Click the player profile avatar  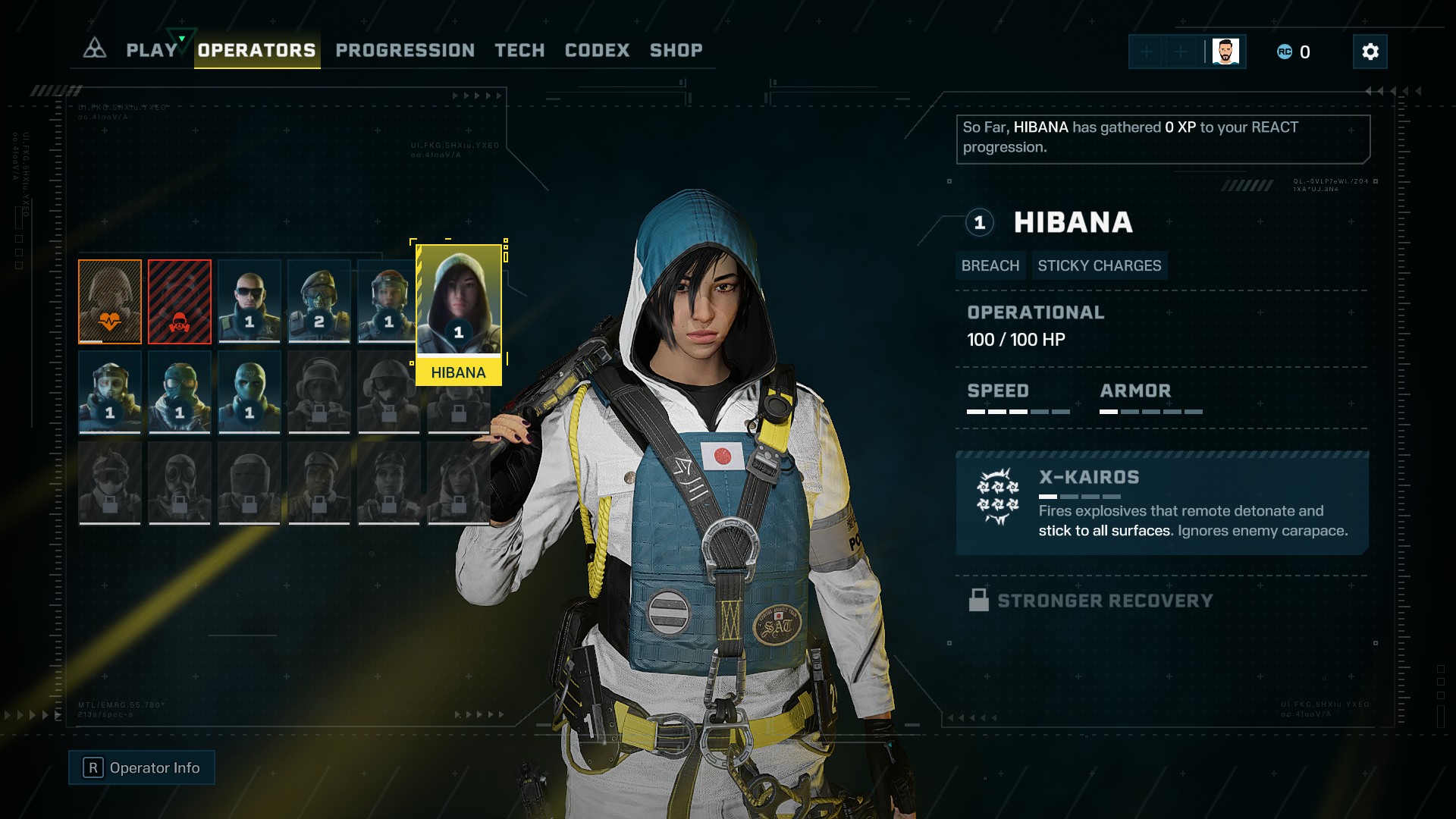click(x=1225, y=52)
